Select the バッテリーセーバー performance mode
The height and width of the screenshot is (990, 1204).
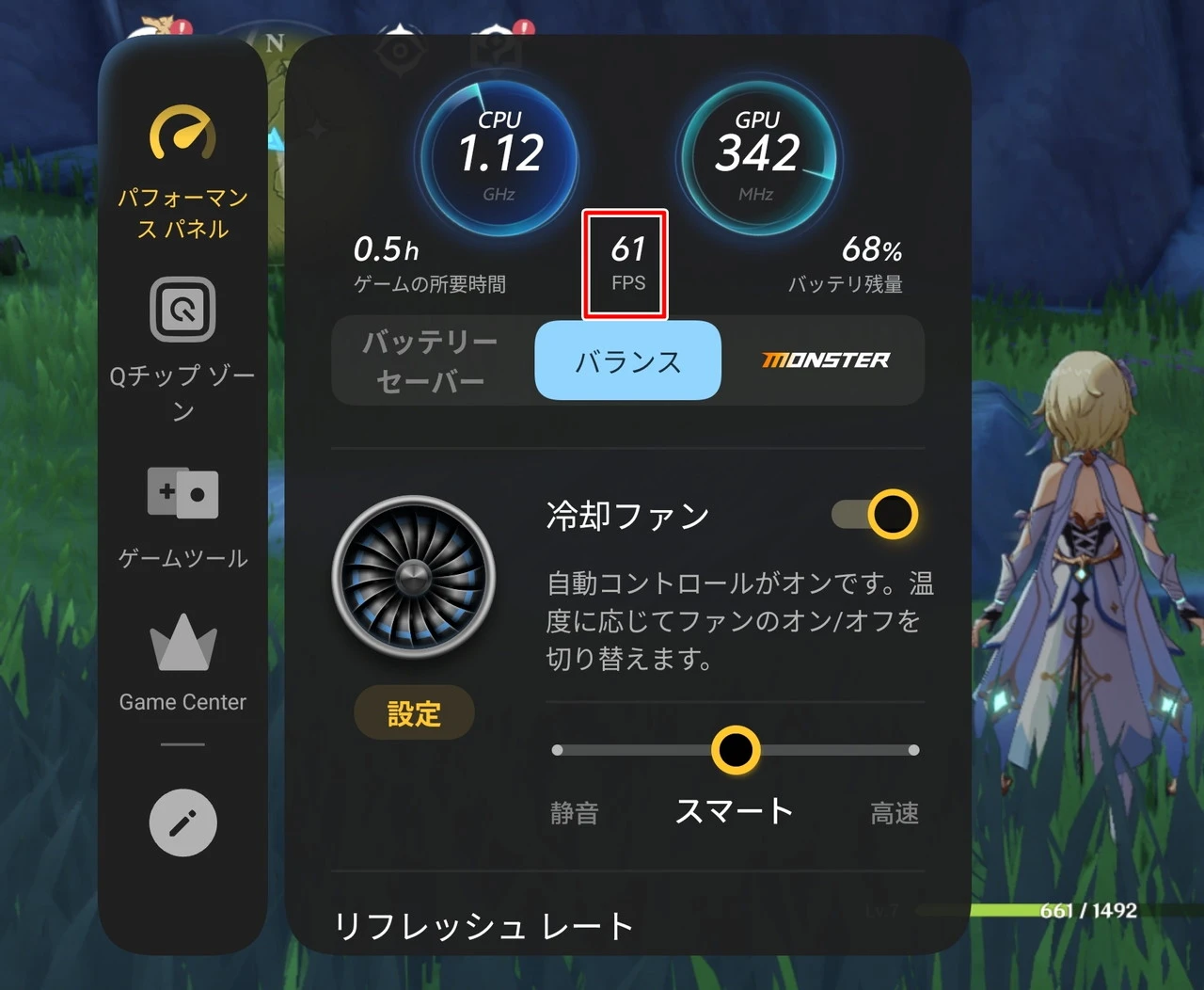(431, 360)
